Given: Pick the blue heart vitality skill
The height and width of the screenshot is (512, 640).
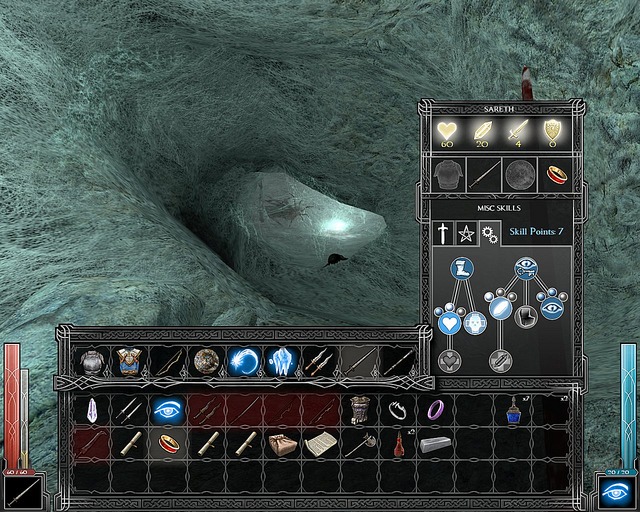Looking at the screenshot, I should pos(448,322).
